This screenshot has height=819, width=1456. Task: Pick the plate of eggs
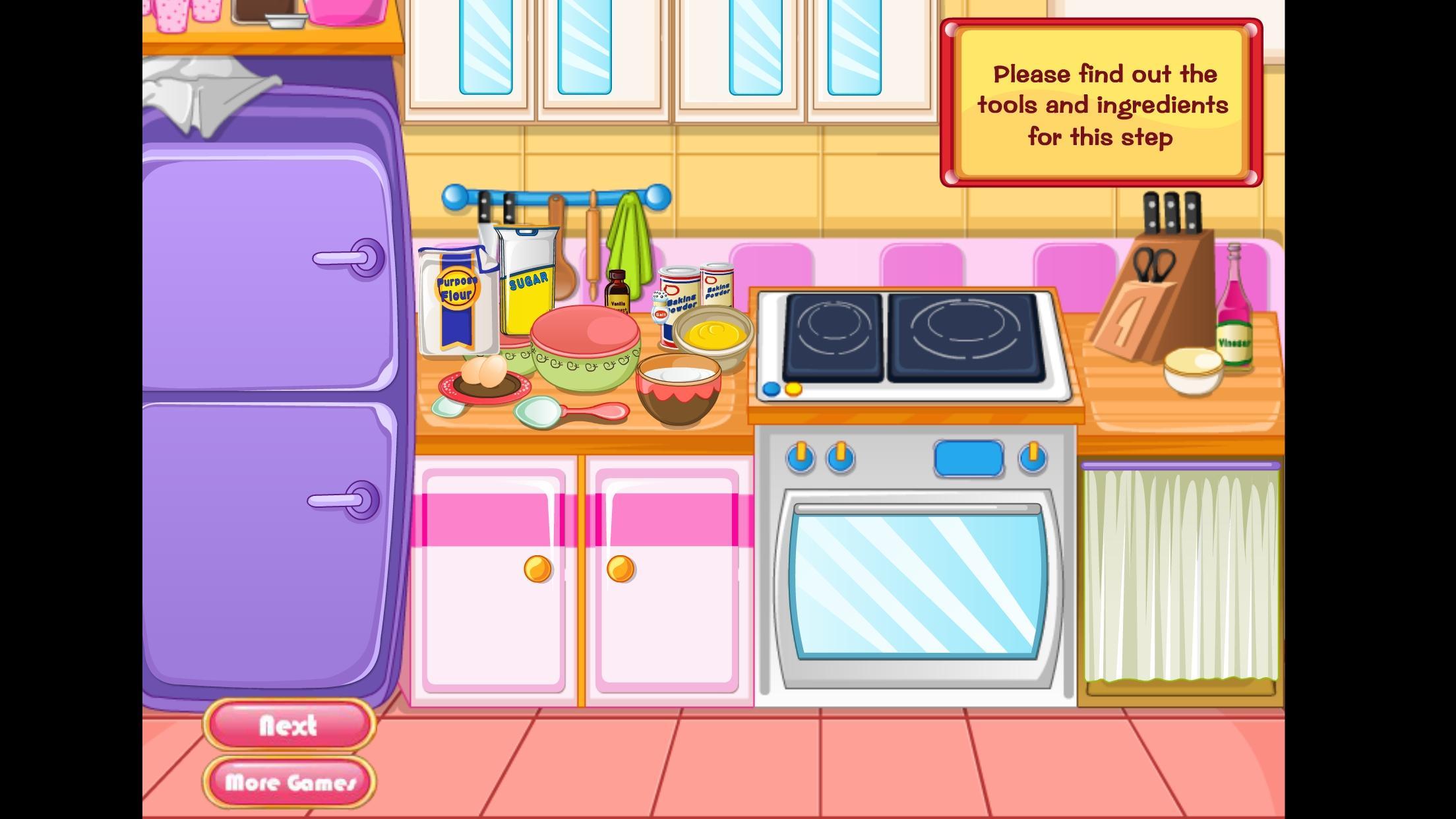pos(483,380)
